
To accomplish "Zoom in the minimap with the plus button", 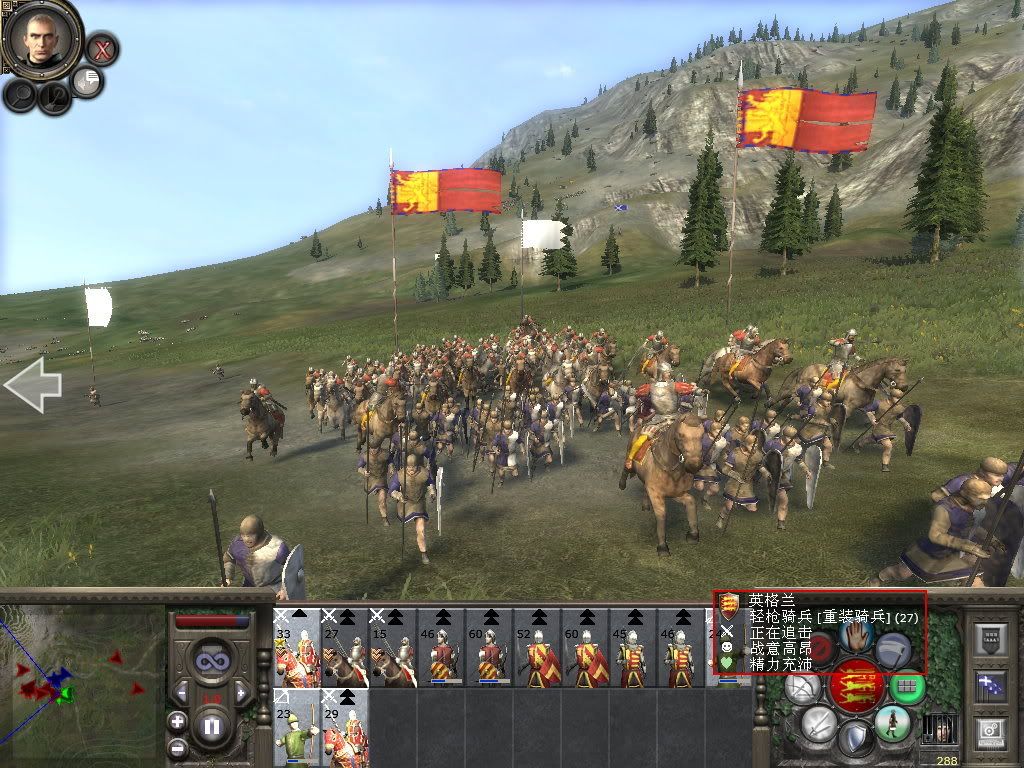I will [177, 721].
